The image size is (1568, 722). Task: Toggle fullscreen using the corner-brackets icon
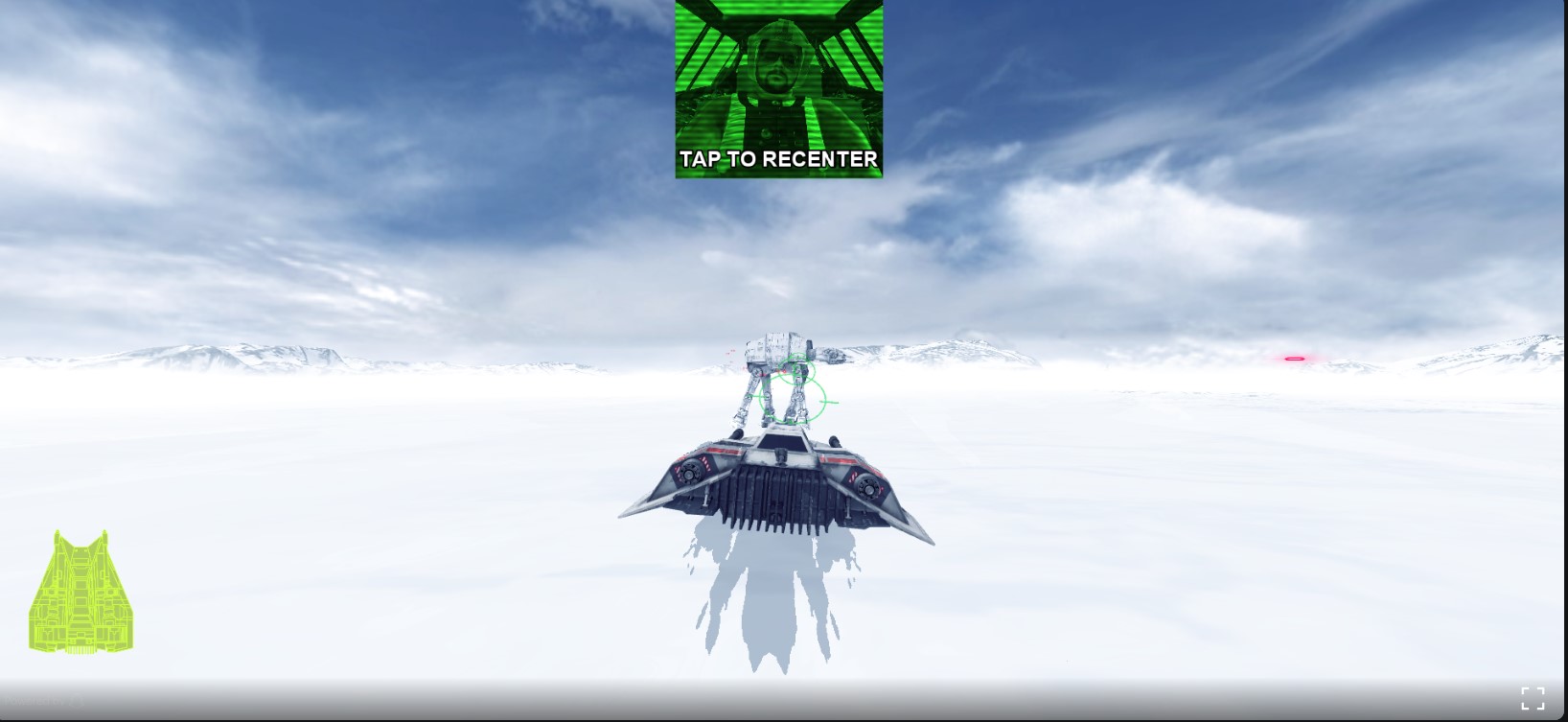point(1534,699)
